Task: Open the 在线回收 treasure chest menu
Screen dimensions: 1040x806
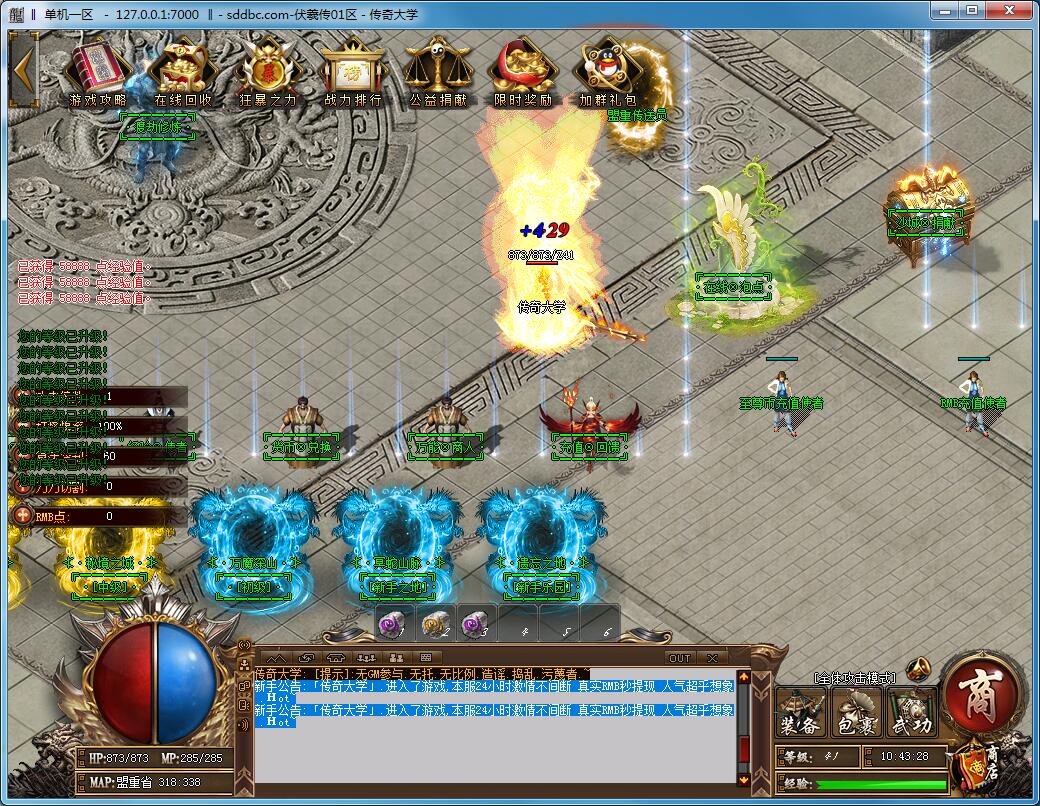Action: pos(182,70)
